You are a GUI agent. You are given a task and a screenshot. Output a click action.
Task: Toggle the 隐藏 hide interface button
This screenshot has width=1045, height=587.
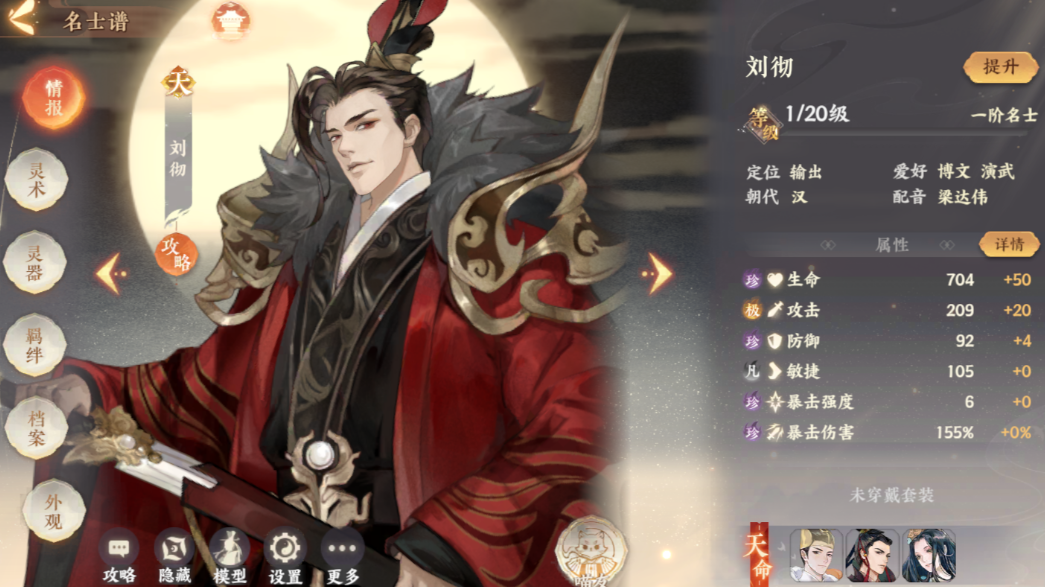pos(174,556)
